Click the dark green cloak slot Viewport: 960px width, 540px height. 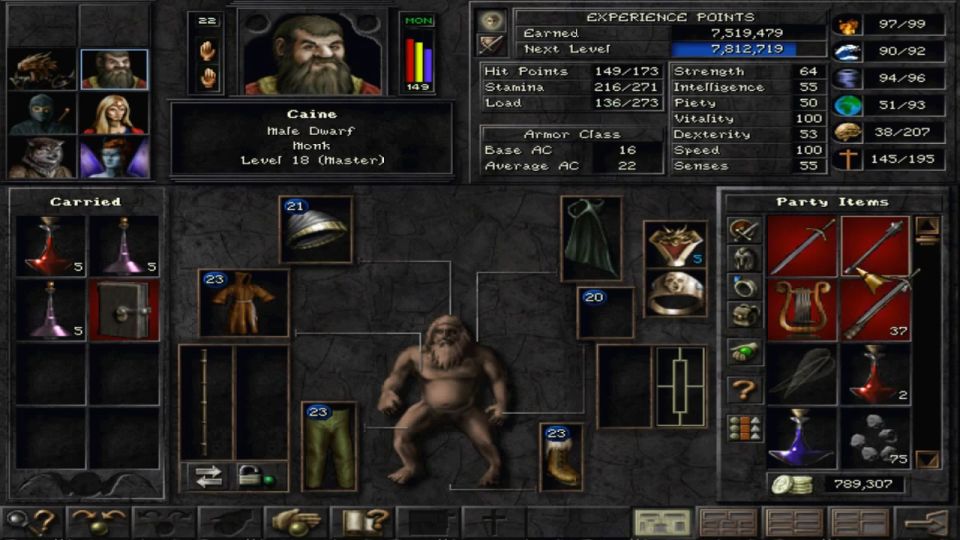point(591,238)
